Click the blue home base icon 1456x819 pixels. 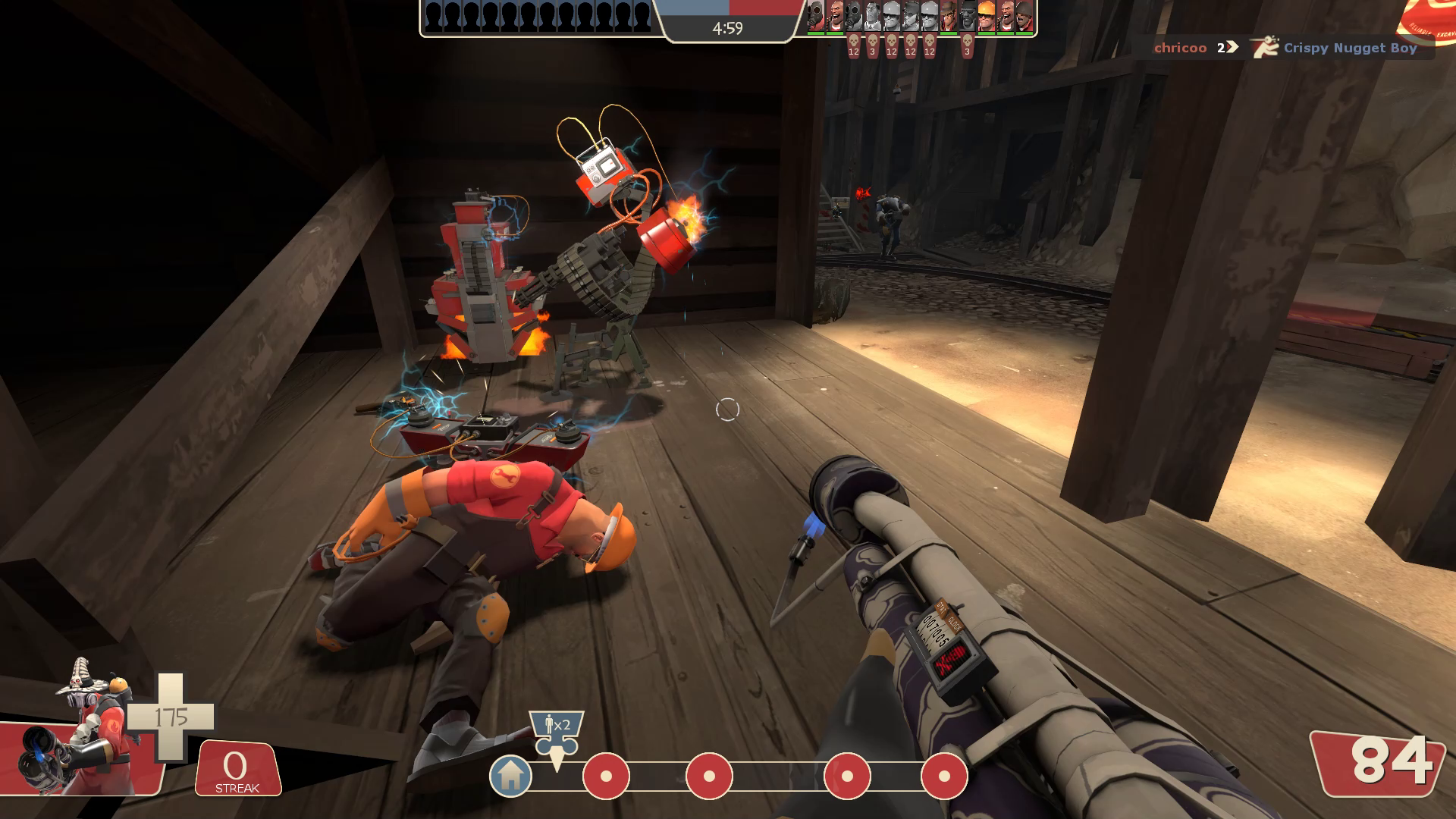510,776
